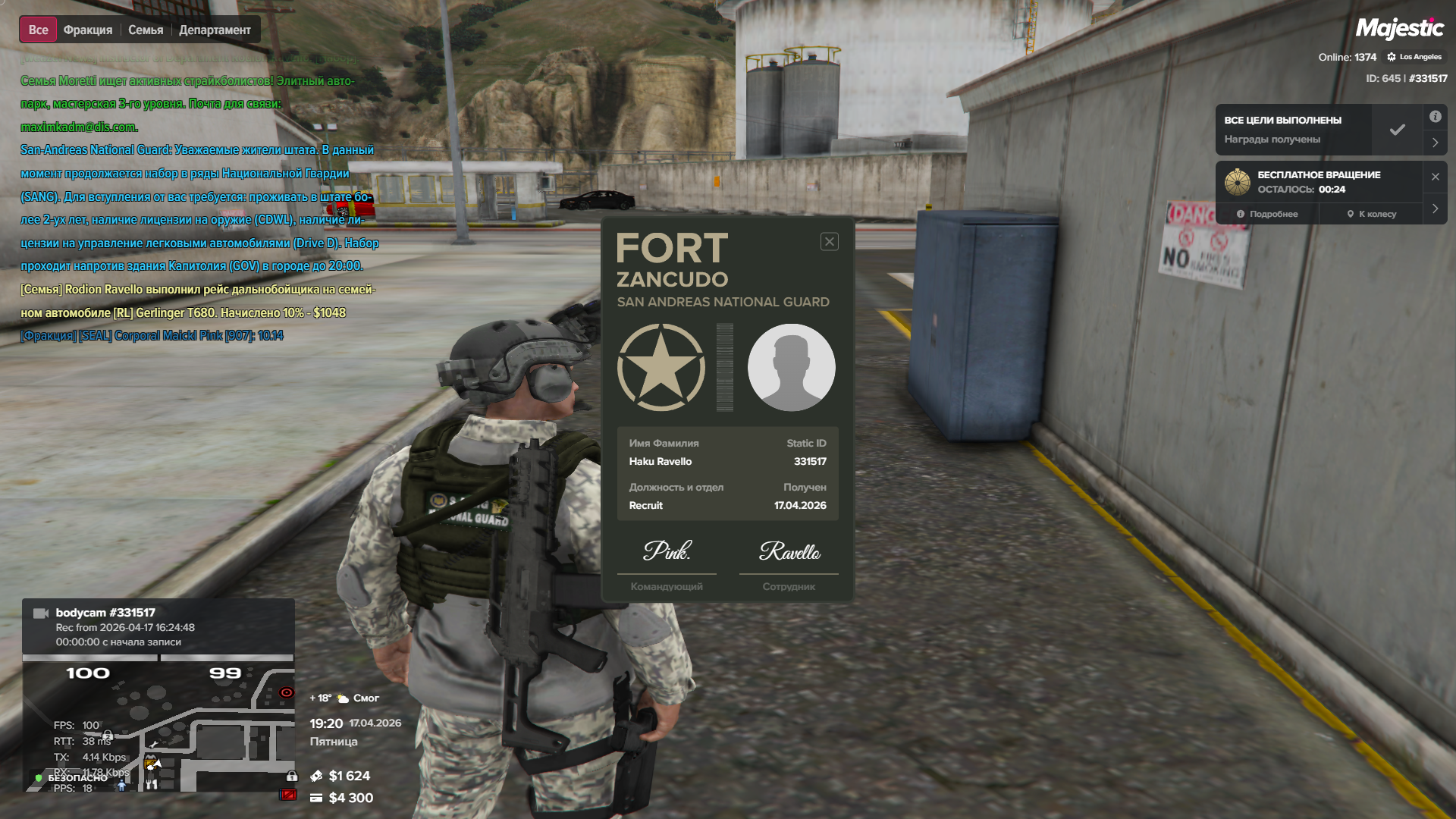The image size is (1456, 819).
Task: Switch chat to the Все tab
Action: tap(38, 30)
